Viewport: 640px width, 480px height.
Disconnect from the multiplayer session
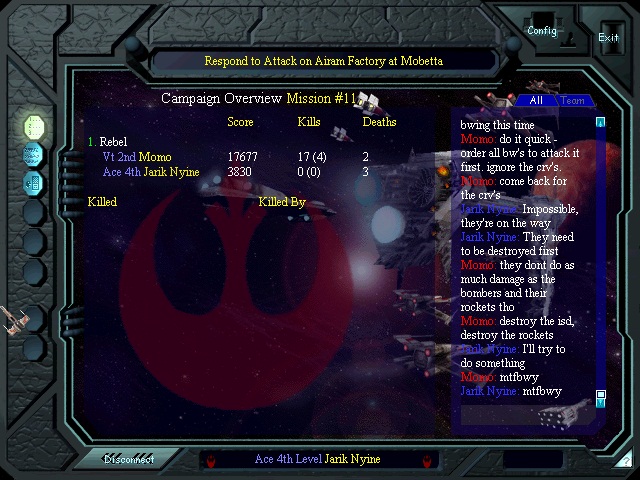pos(130,459)
